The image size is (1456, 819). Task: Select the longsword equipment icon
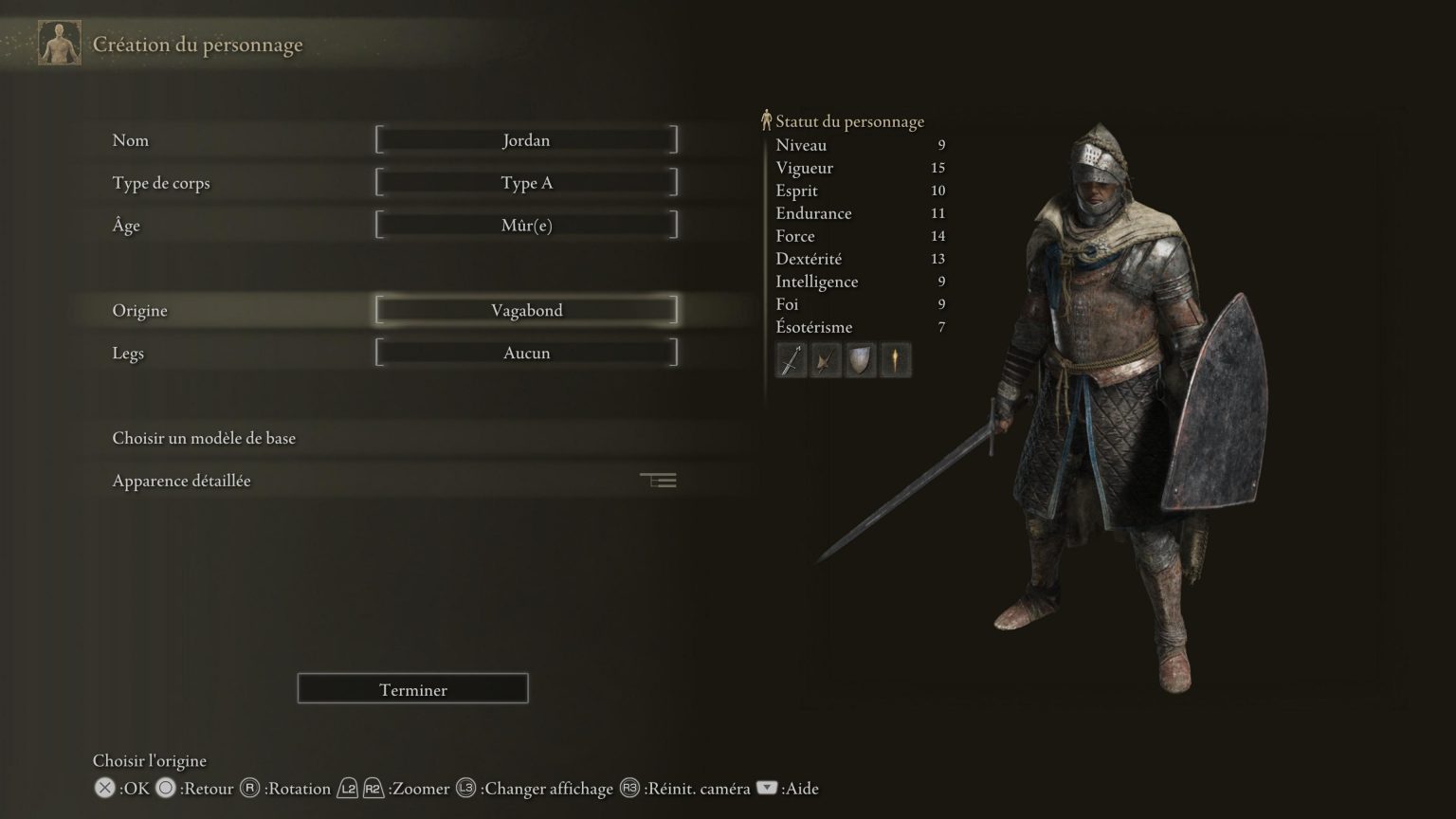791,359
